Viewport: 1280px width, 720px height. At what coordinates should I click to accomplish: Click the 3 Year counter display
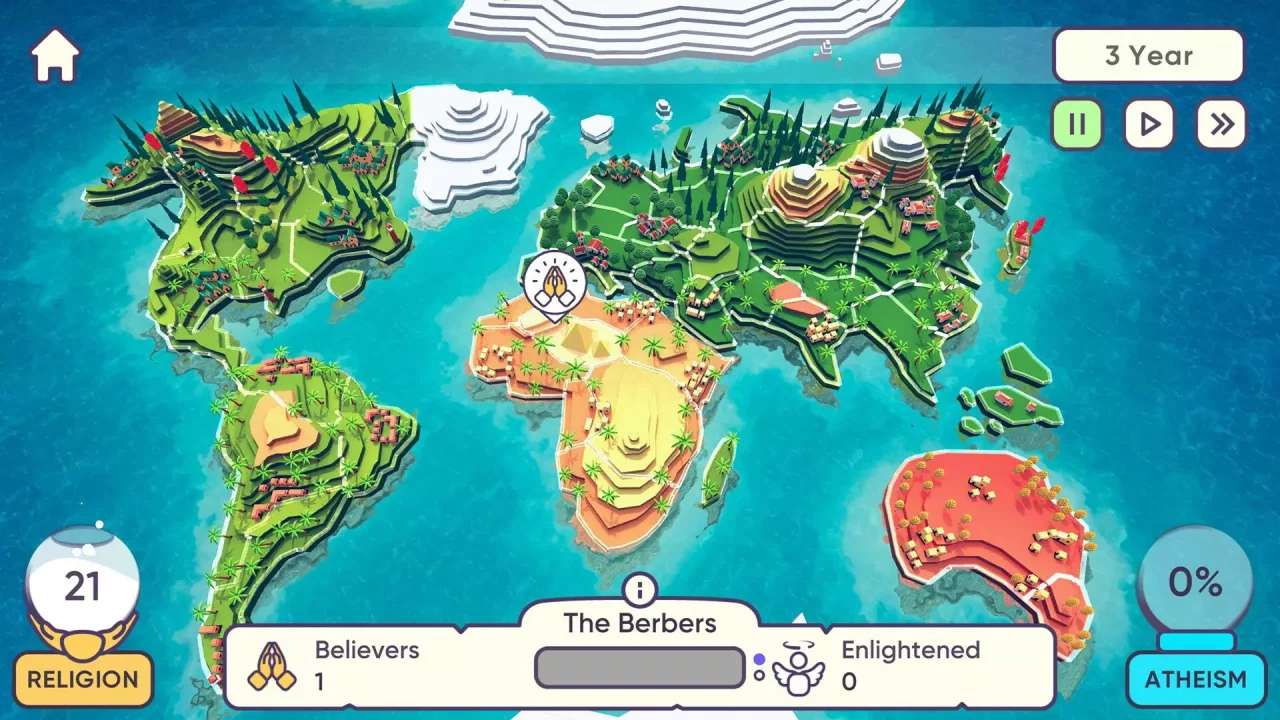pyautogui.click(x=1149, y=55)
